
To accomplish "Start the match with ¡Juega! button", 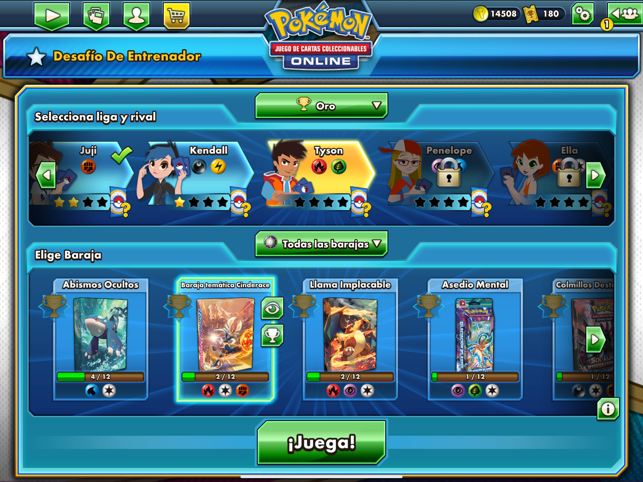I will pyautogui.click(x=321, y=442).
